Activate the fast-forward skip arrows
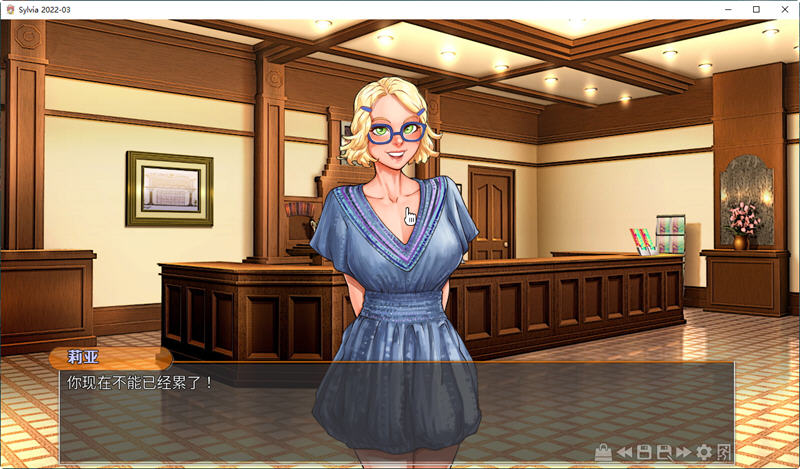This screenshot has width=800, height=469. point(683,452)
